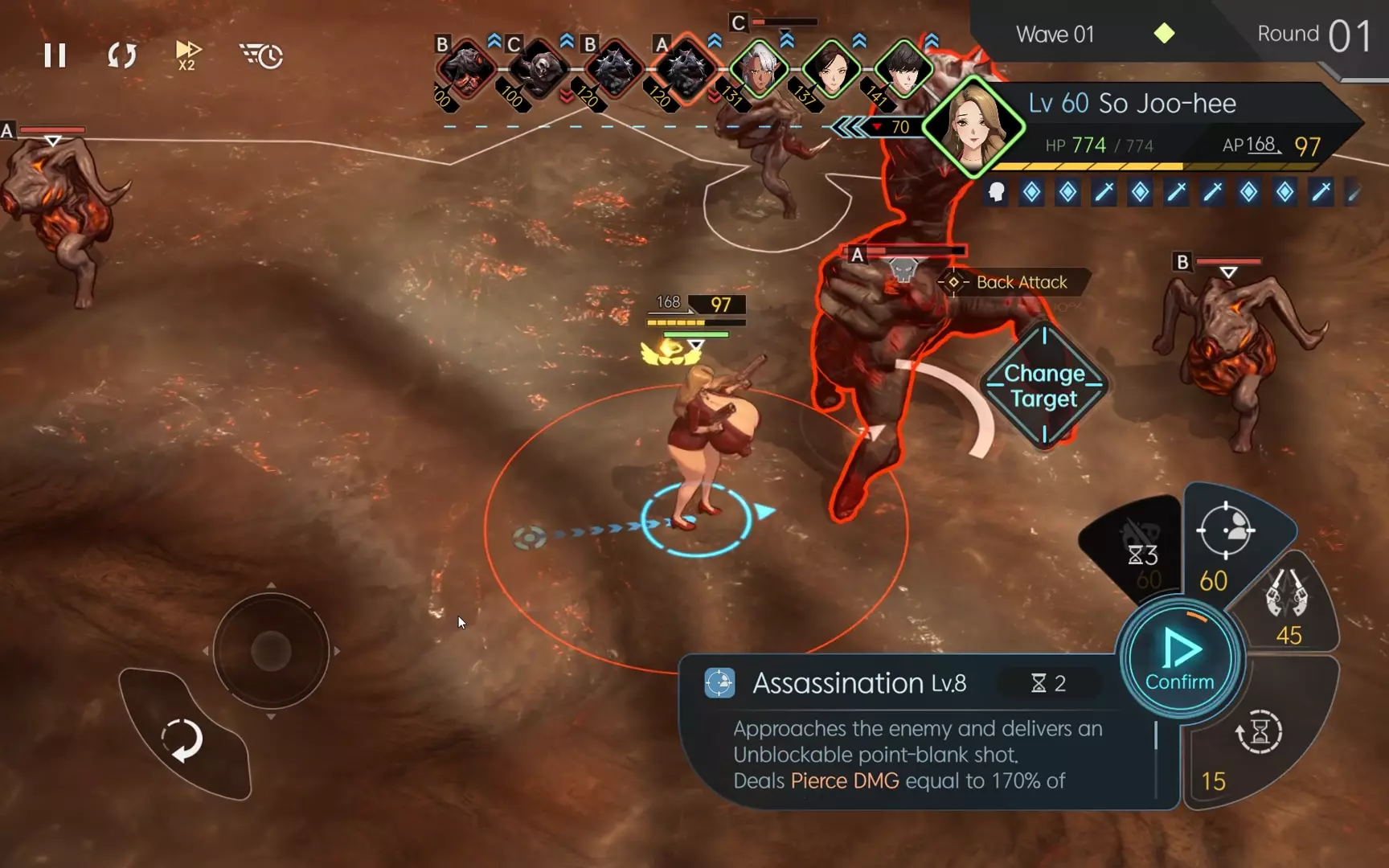Image resolution: width=1389 pixels, height=868 pixels.
Task: Select the dual pistols skill costing 45
Action: click(1287, 604)
